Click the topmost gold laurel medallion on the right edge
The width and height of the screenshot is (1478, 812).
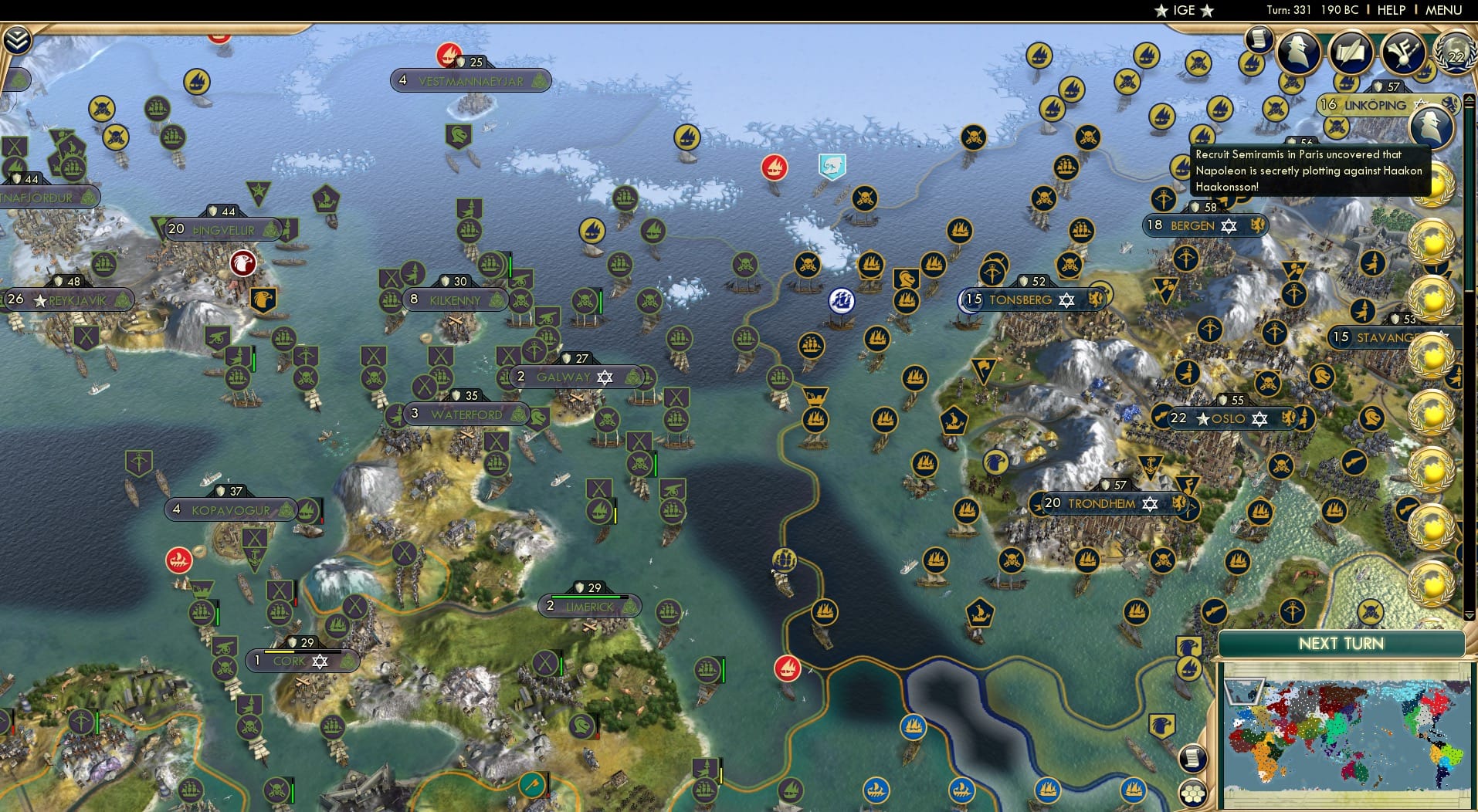coord(1433,183)
